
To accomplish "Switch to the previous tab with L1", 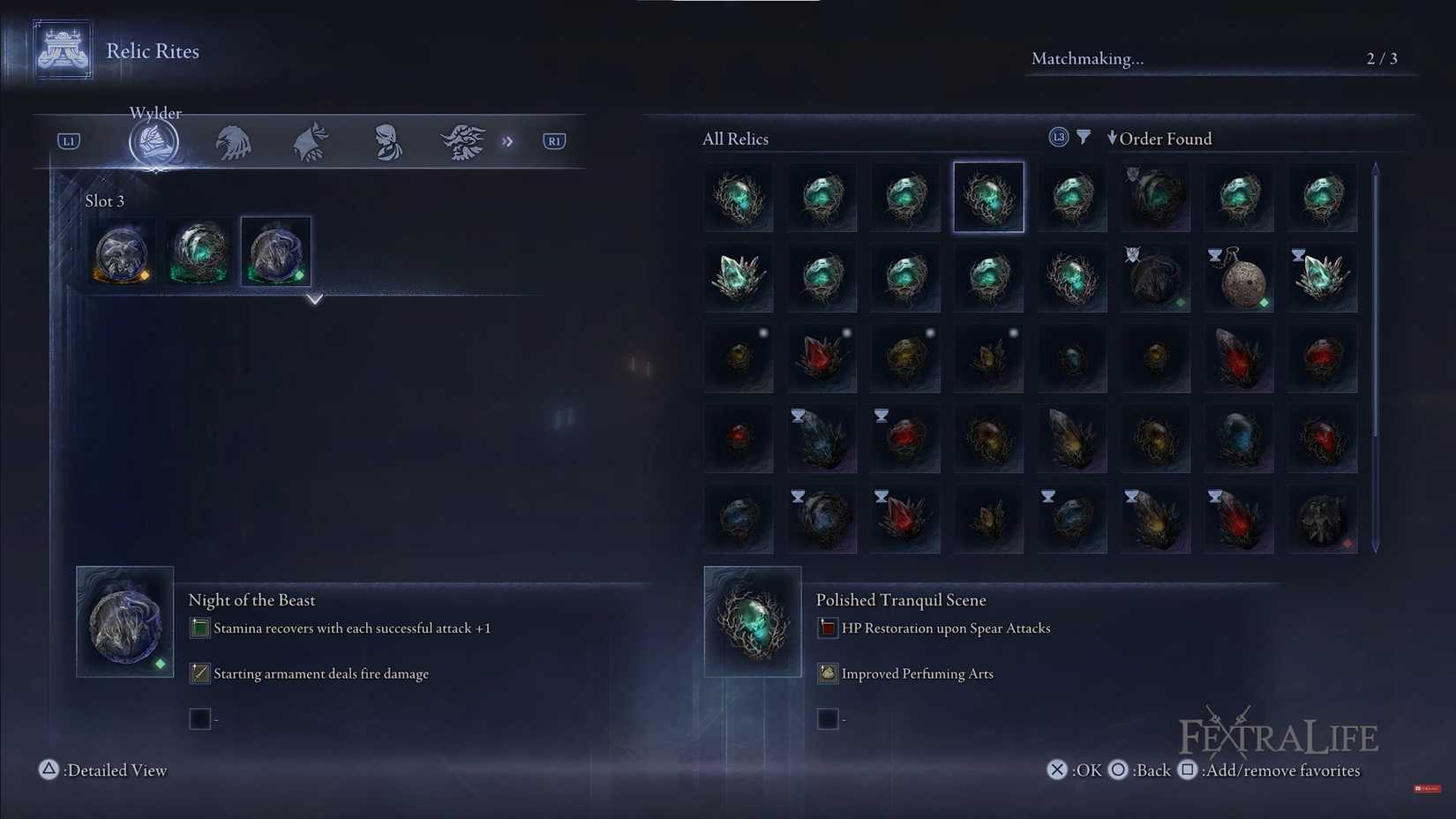I will coord(68,140).
